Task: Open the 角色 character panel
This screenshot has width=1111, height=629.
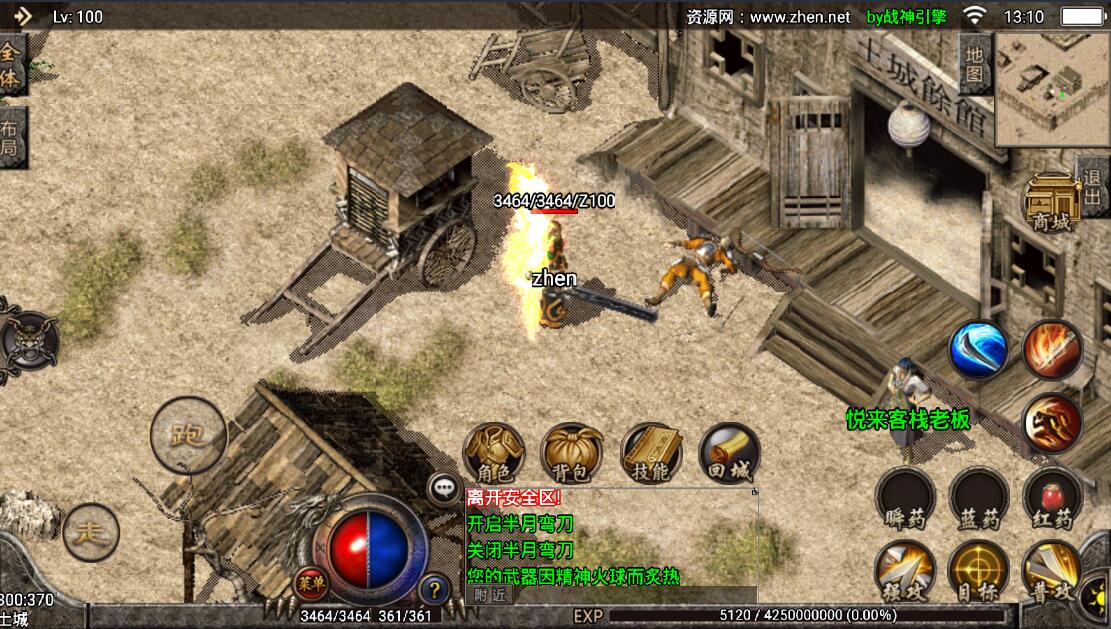Action: tap(494, 453)
